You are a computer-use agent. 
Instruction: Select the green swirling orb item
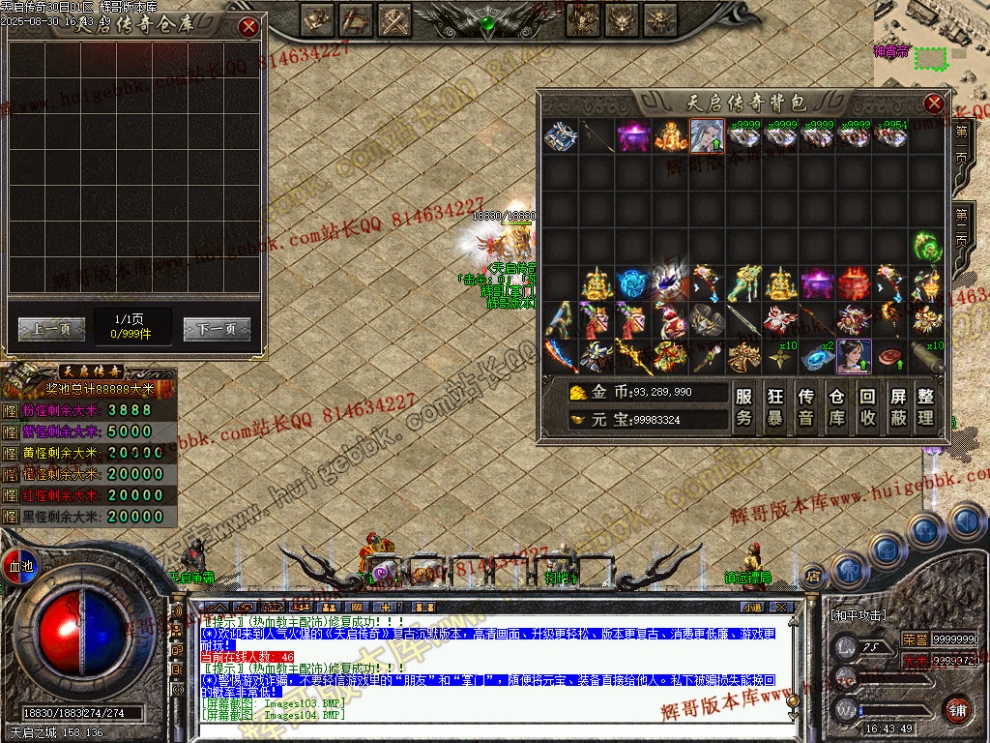click(x=926, y=246)
